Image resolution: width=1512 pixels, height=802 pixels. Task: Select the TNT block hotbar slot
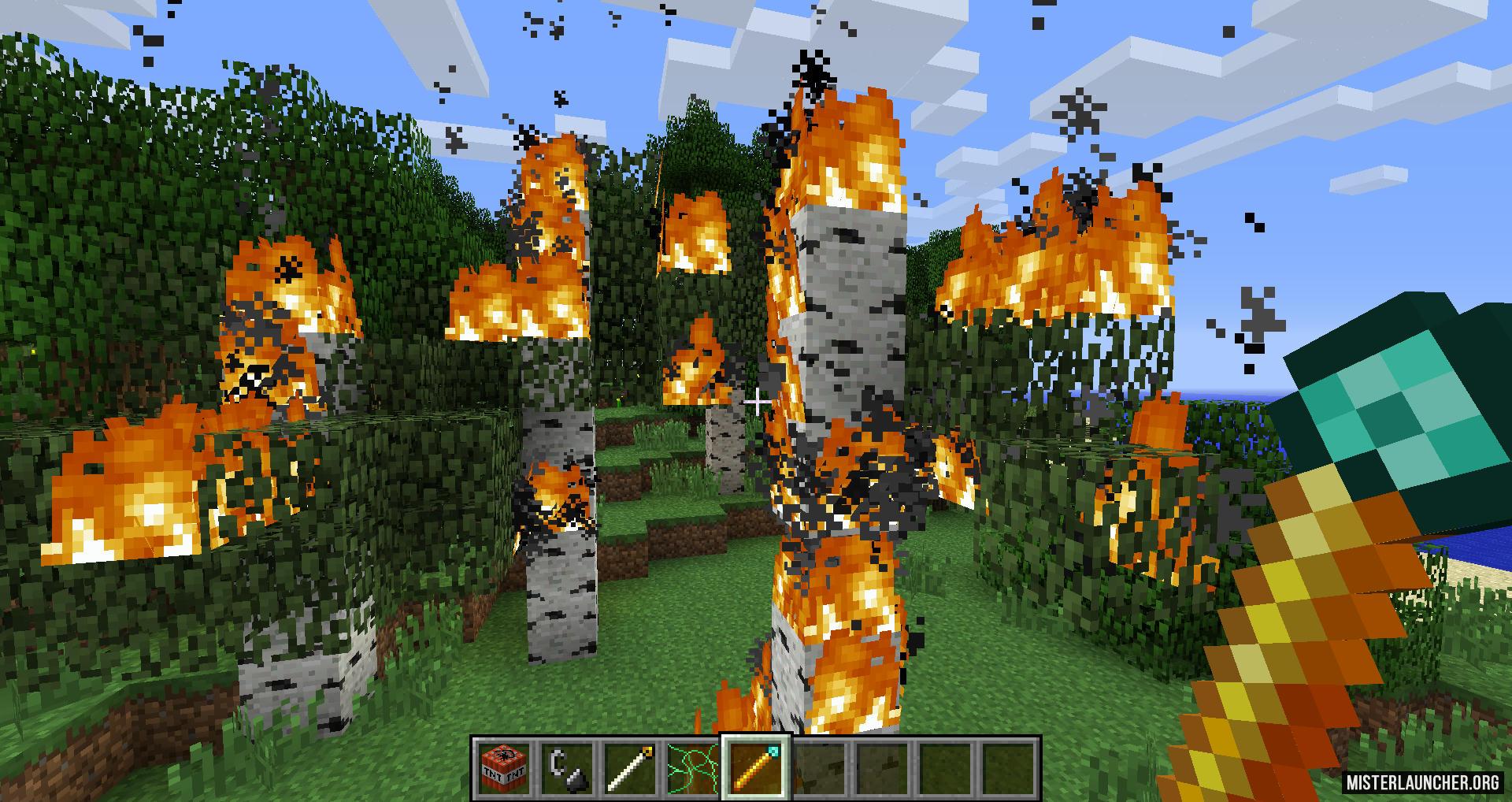coord(503,767)
